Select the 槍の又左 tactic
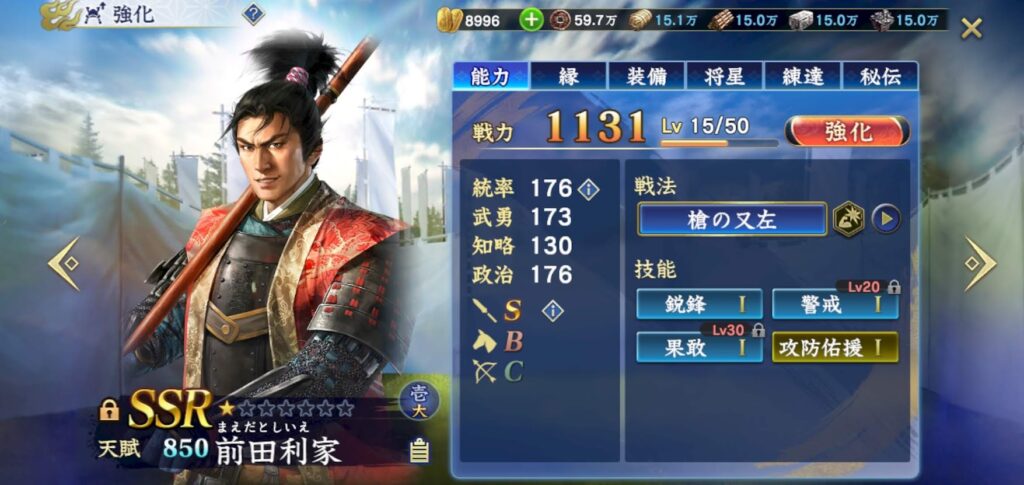The height and width of the screenshot is (485, 1024). (x=731, y=218)
